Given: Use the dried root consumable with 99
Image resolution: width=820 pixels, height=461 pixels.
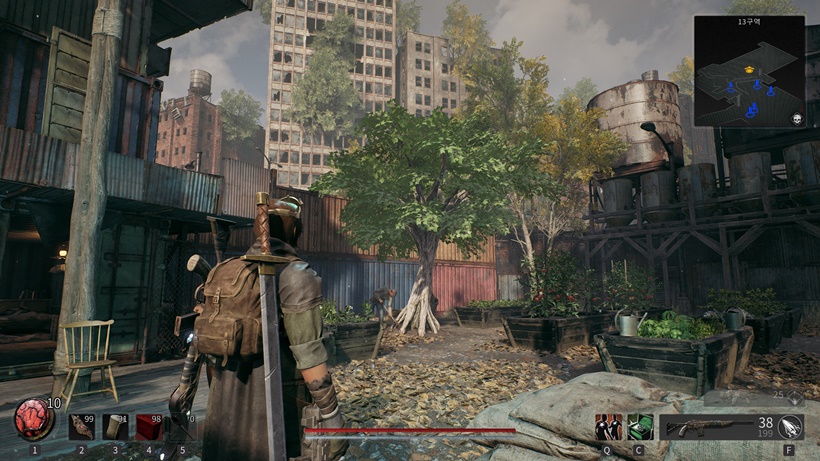Looking at the screenshot, I should (x=82, y=427).
